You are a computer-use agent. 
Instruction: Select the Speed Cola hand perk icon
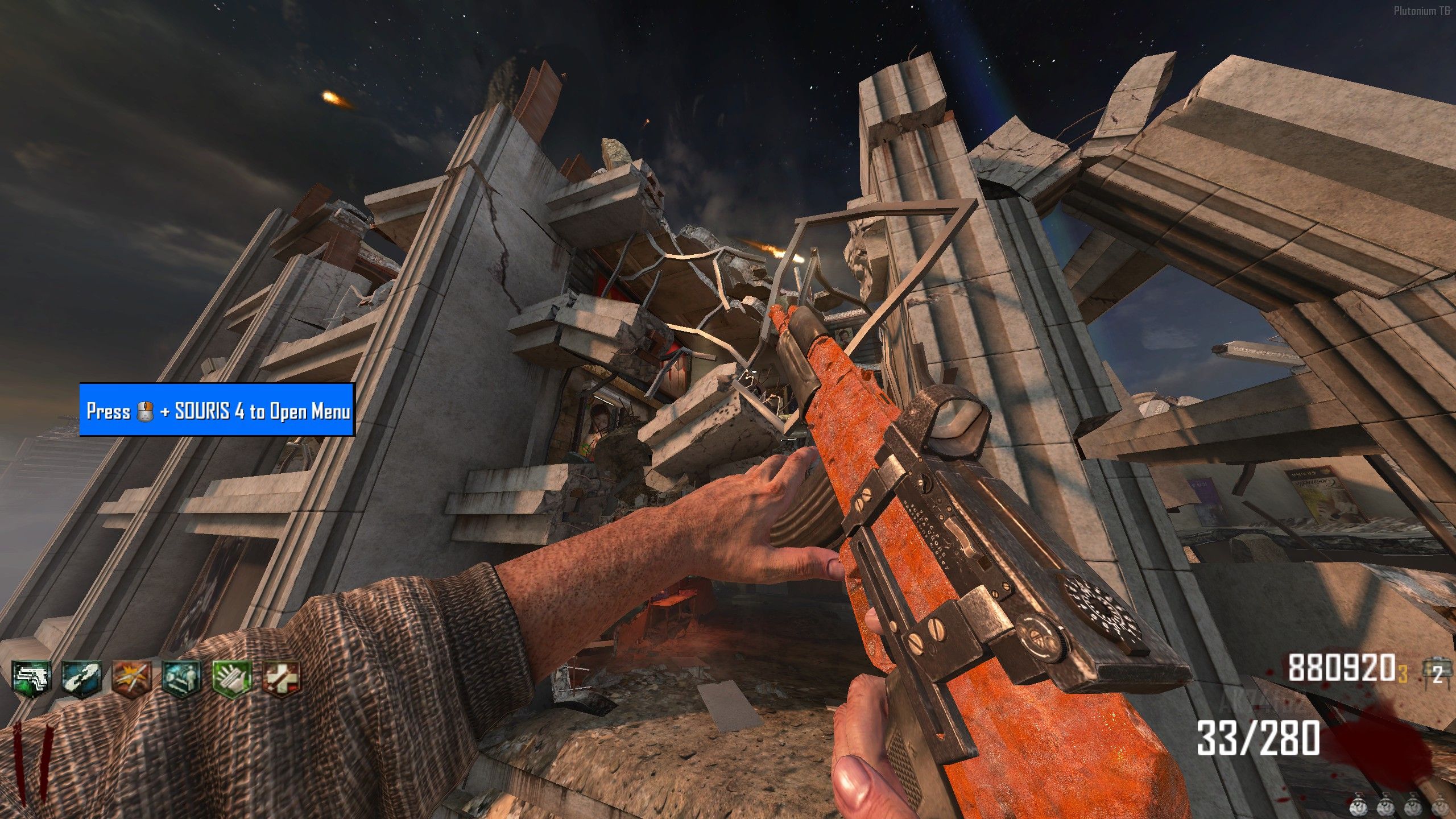click(231, 677)
